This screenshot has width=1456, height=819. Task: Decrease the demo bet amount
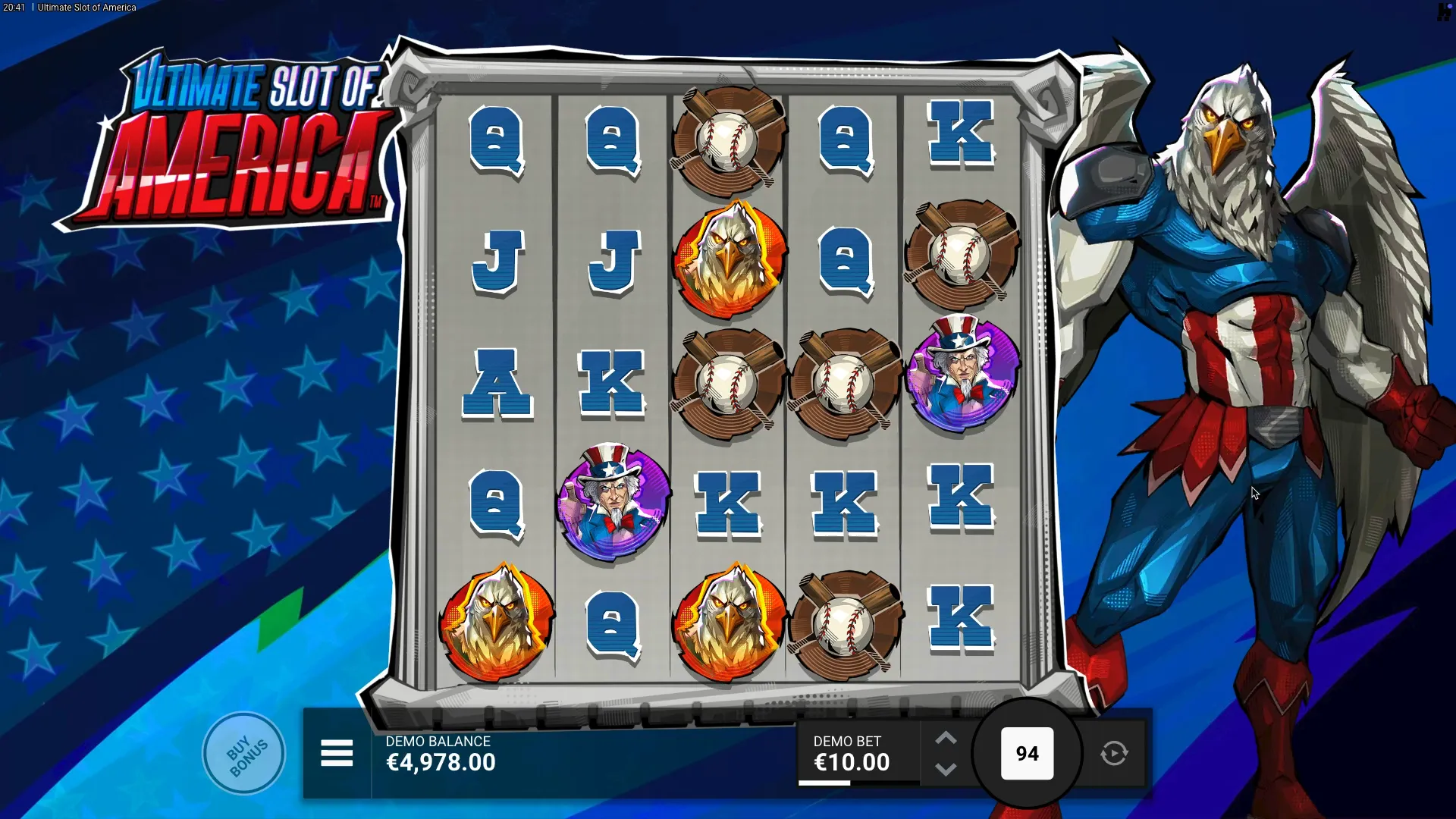click(946, 769)
